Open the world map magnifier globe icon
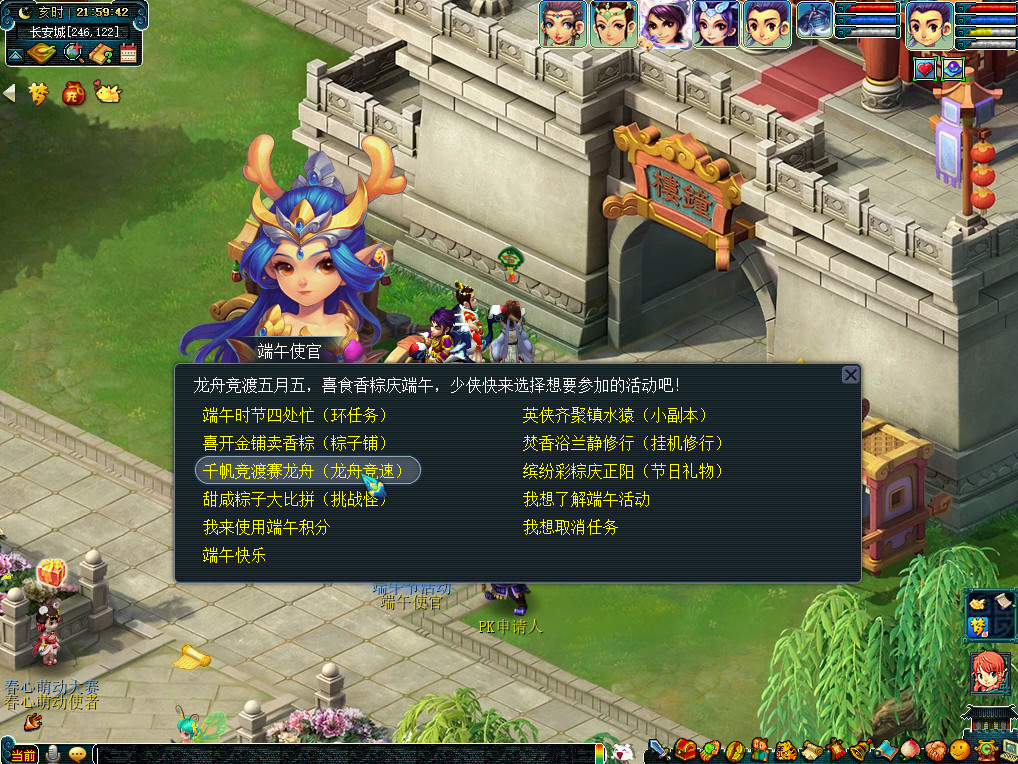The image size is (1018, 764). pyautogui.click(x=72, y=54)
